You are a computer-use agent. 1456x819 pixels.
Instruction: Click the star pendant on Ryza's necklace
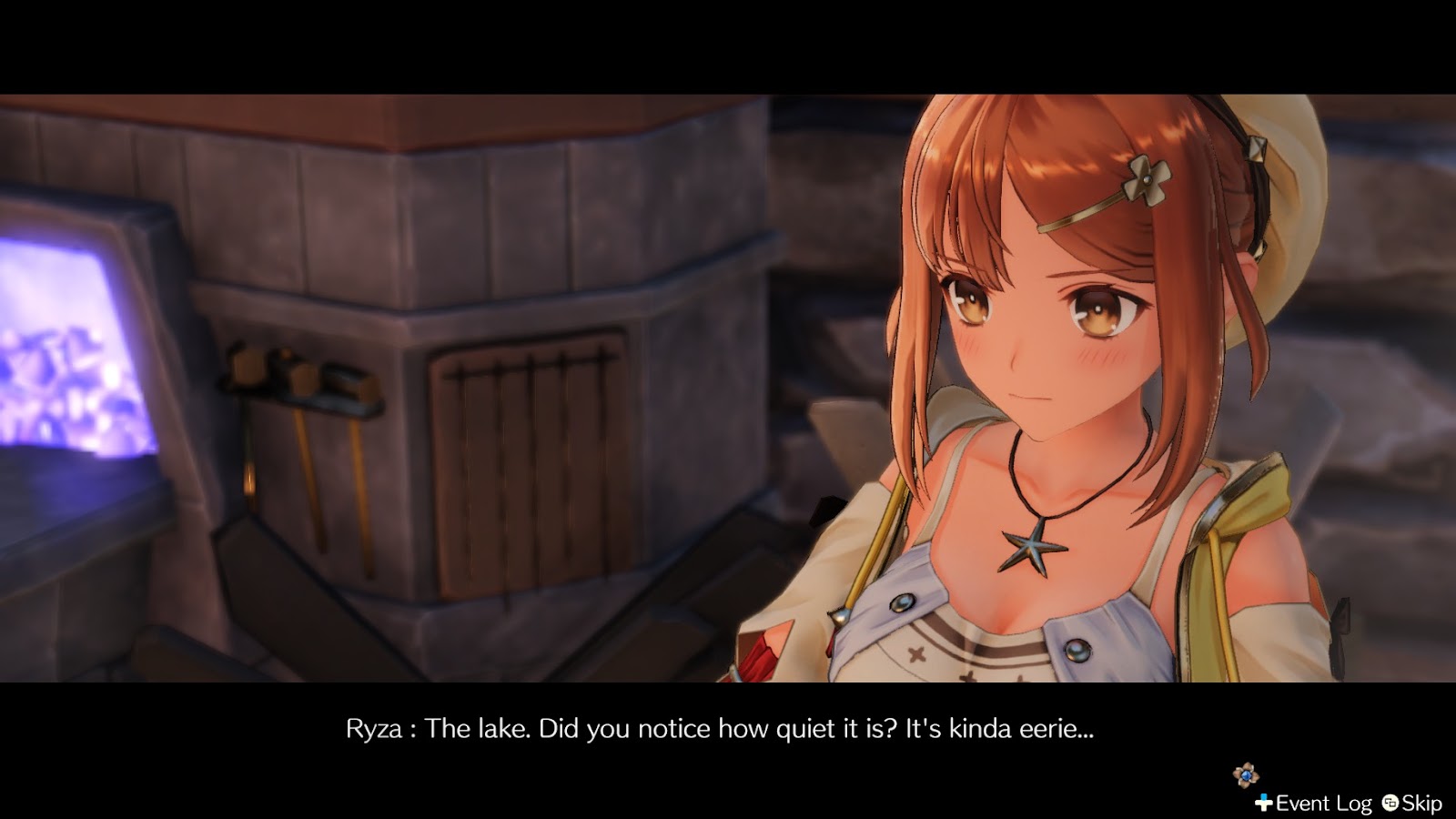[1031, 546]
